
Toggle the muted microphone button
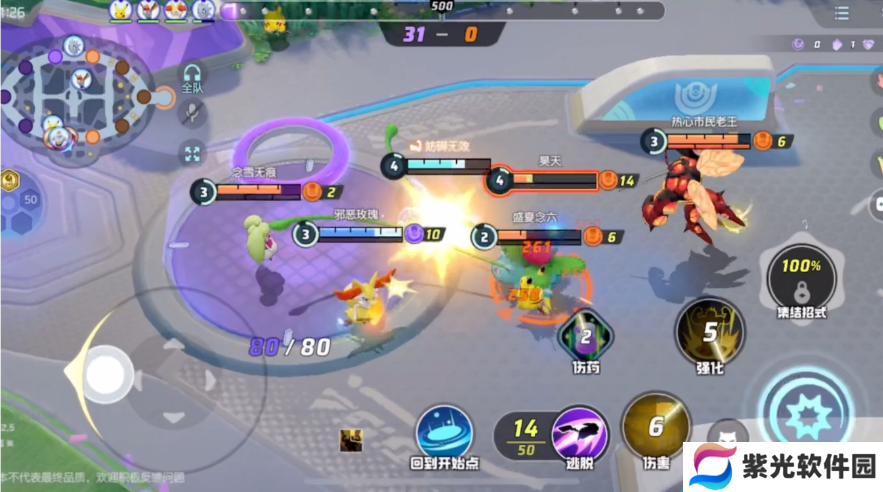pos(191,113)
